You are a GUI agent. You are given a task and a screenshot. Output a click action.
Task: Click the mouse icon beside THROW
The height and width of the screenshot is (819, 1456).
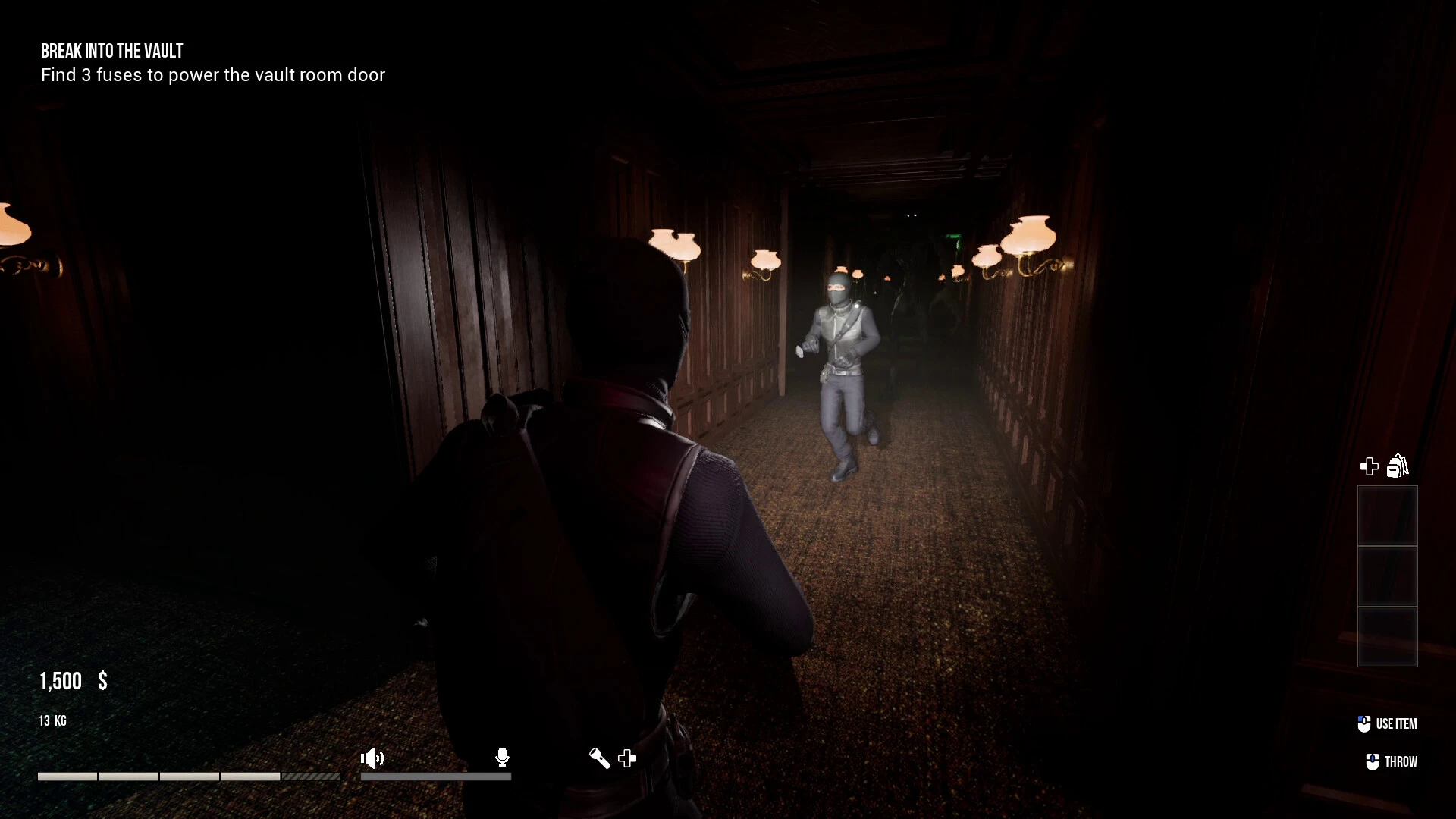tap(1371, 761)
